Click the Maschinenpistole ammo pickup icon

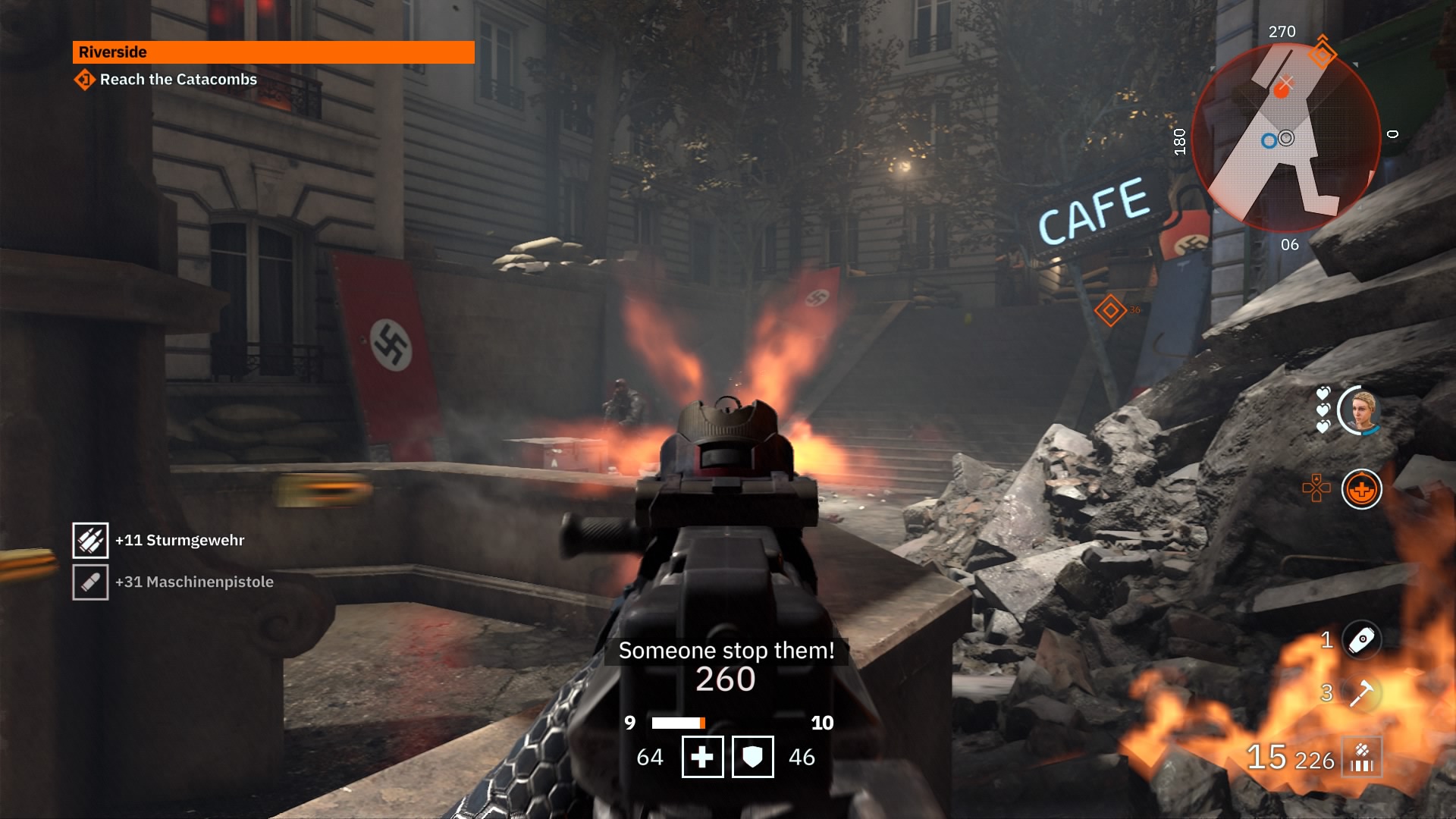click(x=90, y=582)
